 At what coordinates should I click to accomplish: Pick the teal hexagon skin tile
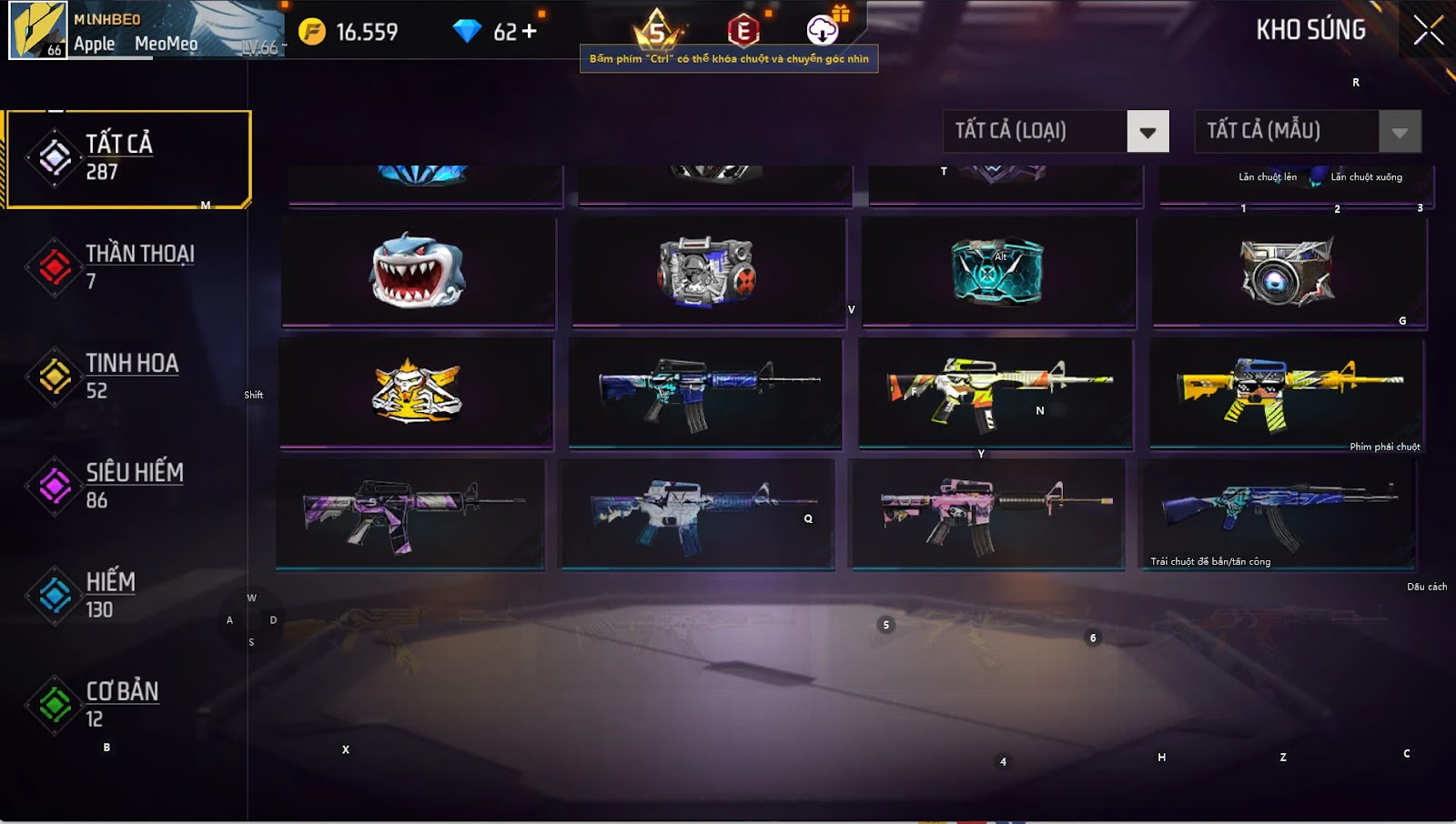998,271
